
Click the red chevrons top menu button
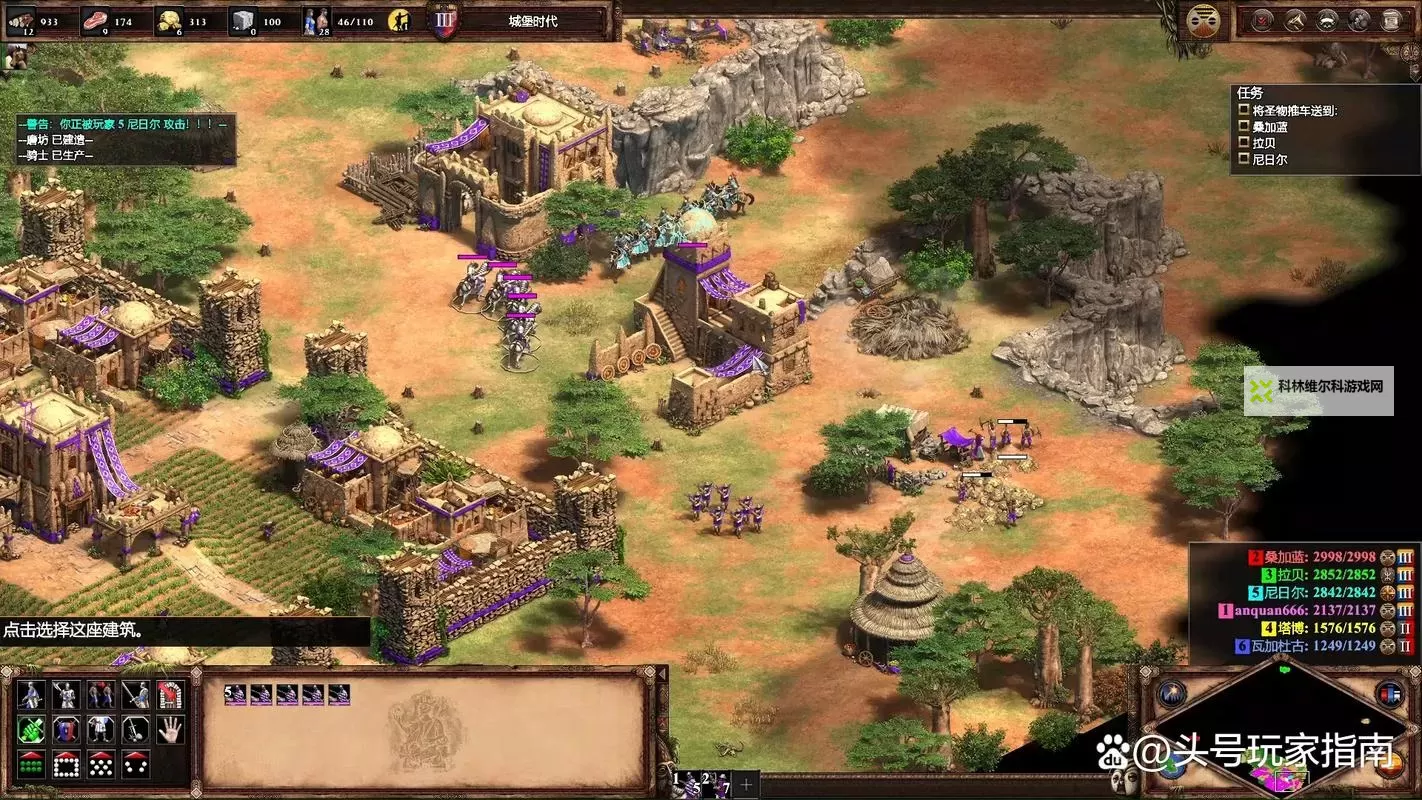coord(1263,20)
